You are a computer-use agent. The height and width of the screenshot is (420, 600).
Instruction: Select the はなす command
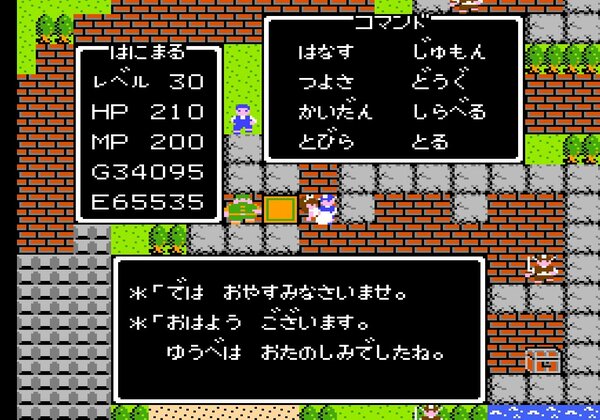(326, 50)
